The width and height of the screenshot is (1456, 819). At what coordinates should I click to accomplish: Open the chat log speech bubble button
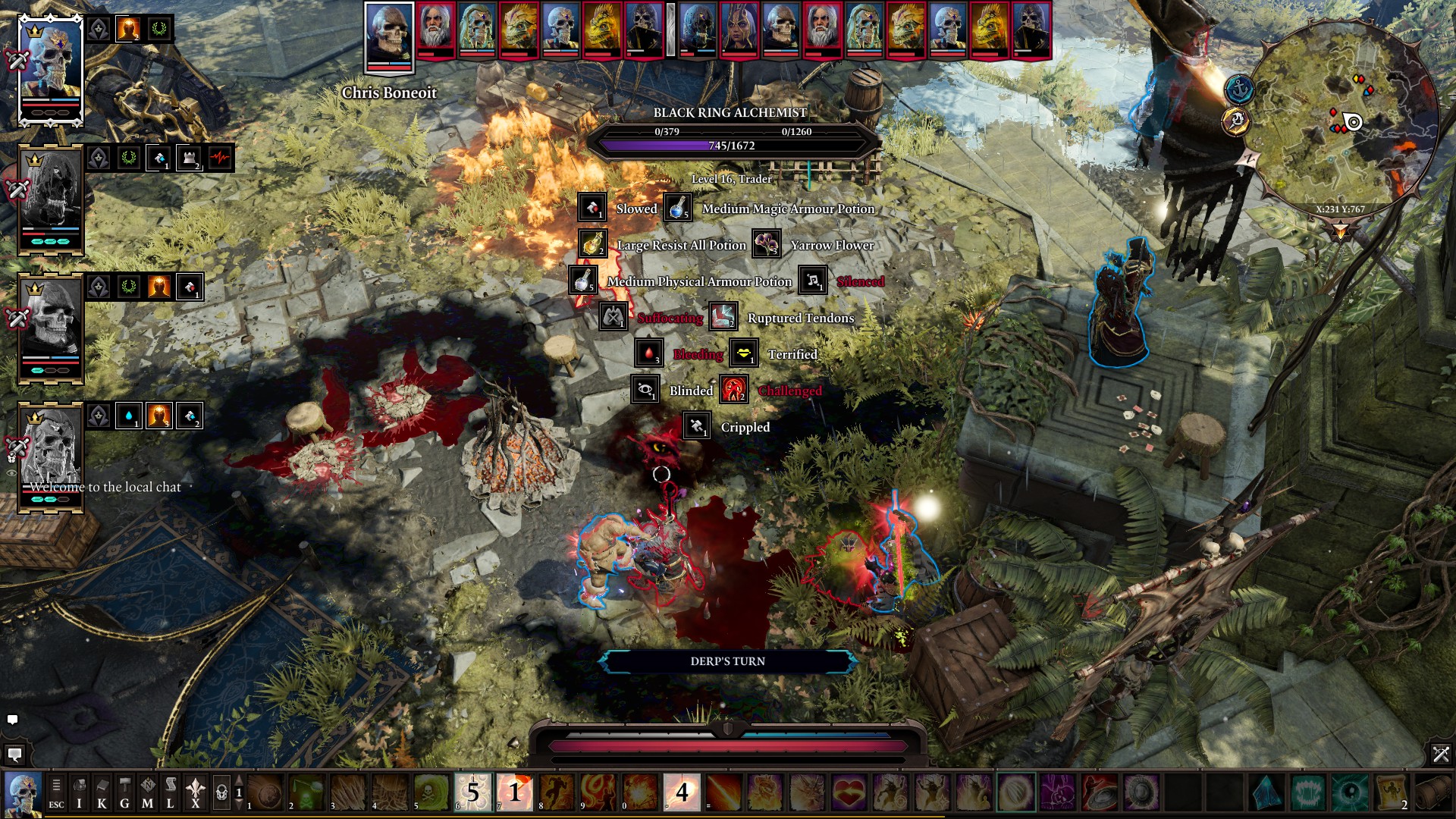(14, 754)
